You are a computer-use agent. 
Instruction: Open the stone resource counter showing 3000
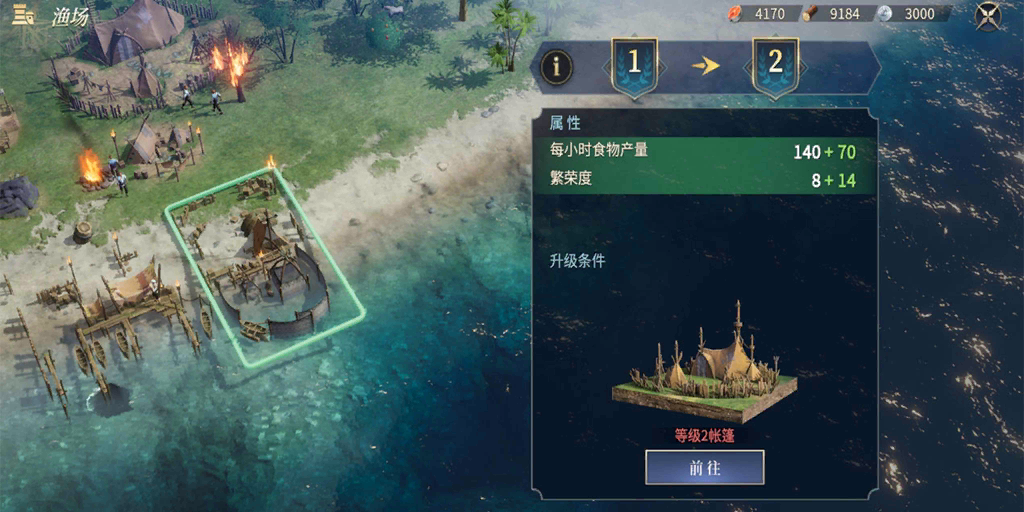point(910,14)
